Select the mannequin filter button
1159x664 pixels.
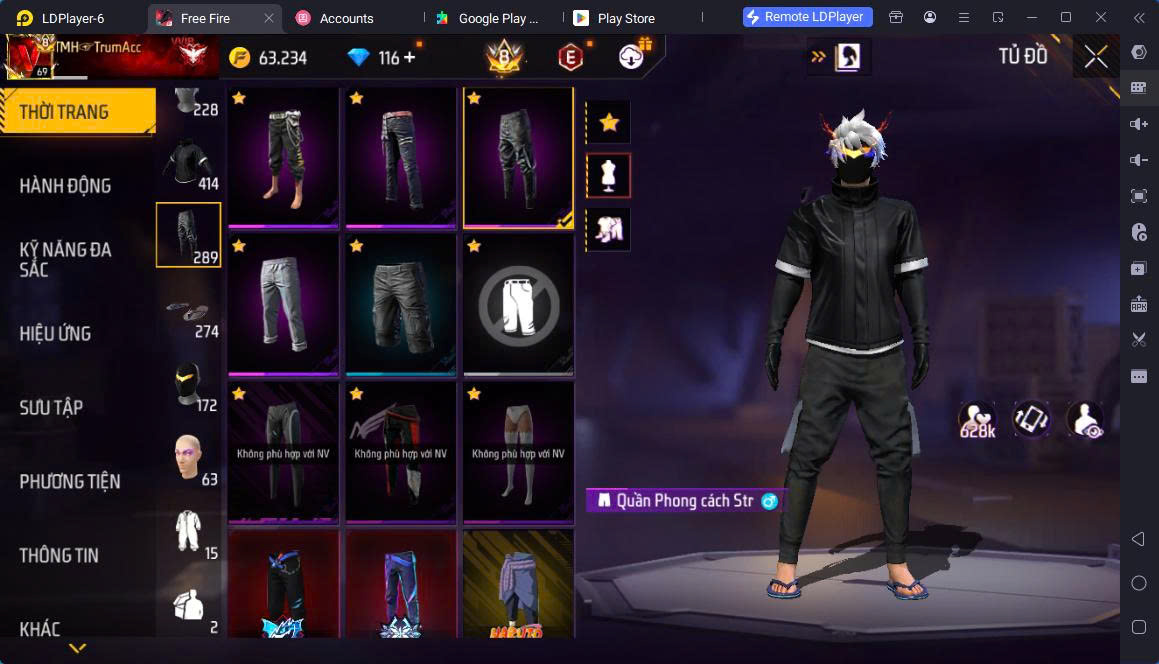point(608,176)
